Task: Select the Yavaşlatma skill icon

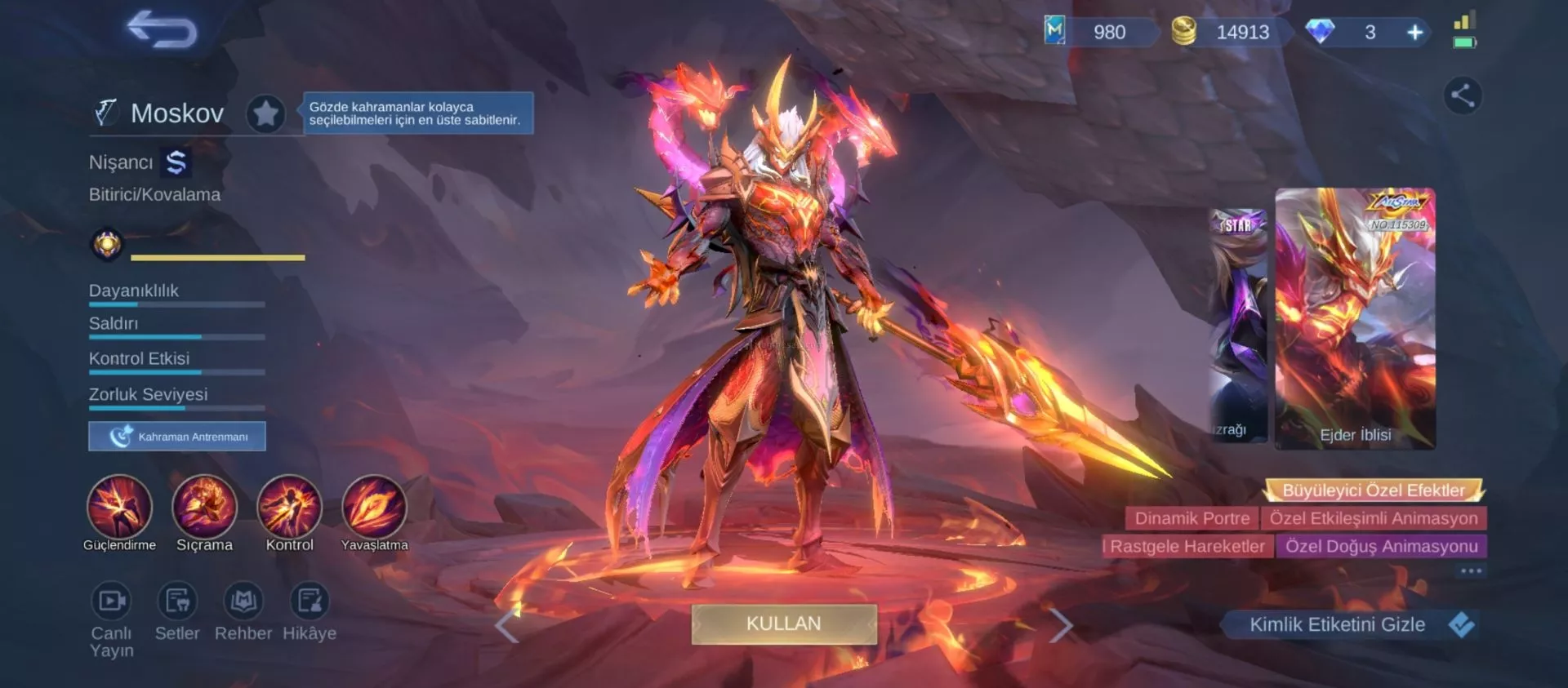Action: click(374, 507)
